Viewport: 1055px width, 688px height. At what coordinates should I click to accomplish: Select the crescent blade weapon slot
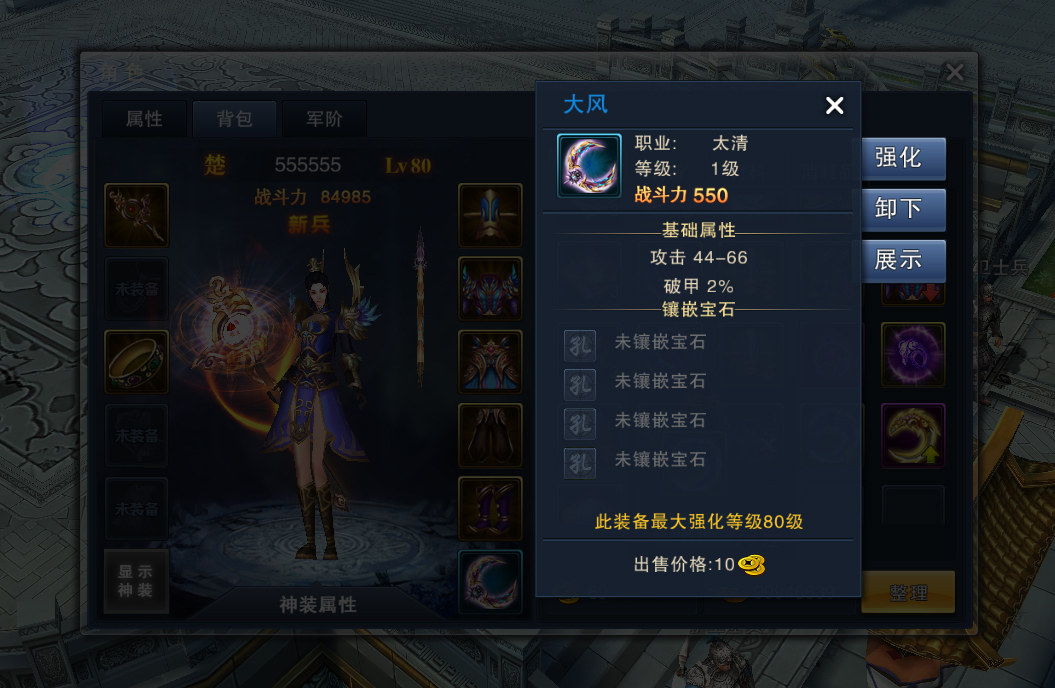tap(490, 582)
